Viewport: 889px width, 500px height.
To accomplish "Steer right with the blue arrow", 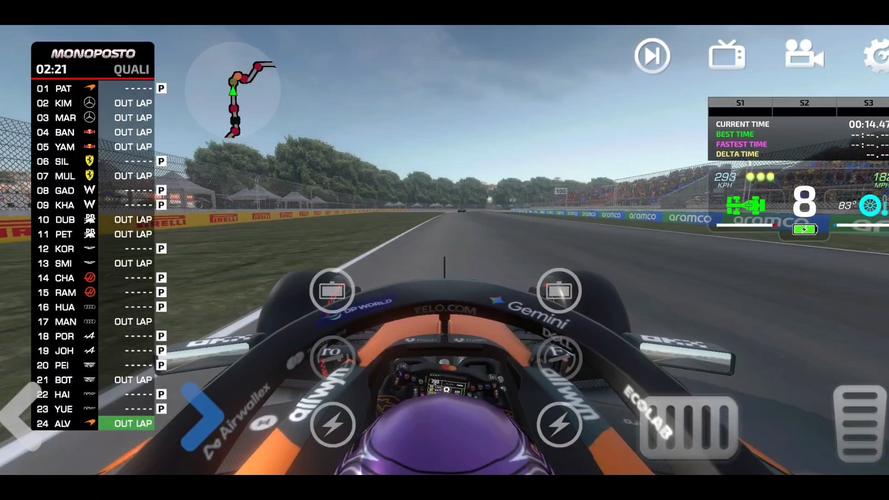I will [x=201, y=417].
